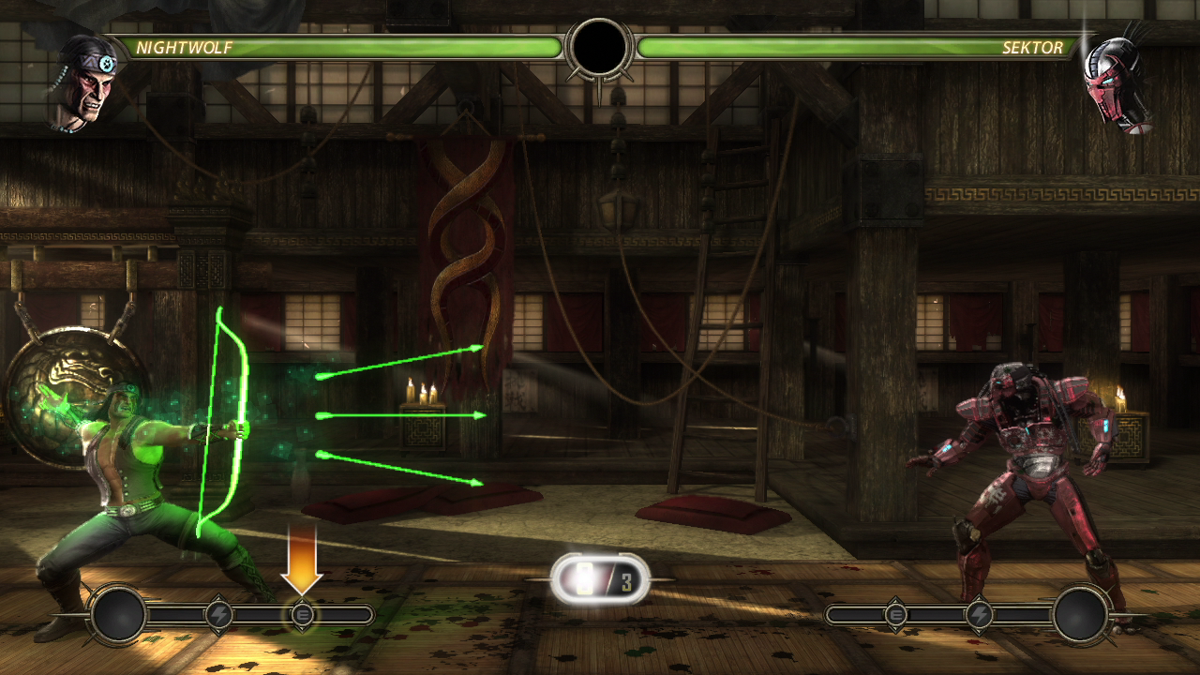This screenshot has width=1200, height=675.
Task: Click Nightwolf's character portrait
Action: pos(84,82)
